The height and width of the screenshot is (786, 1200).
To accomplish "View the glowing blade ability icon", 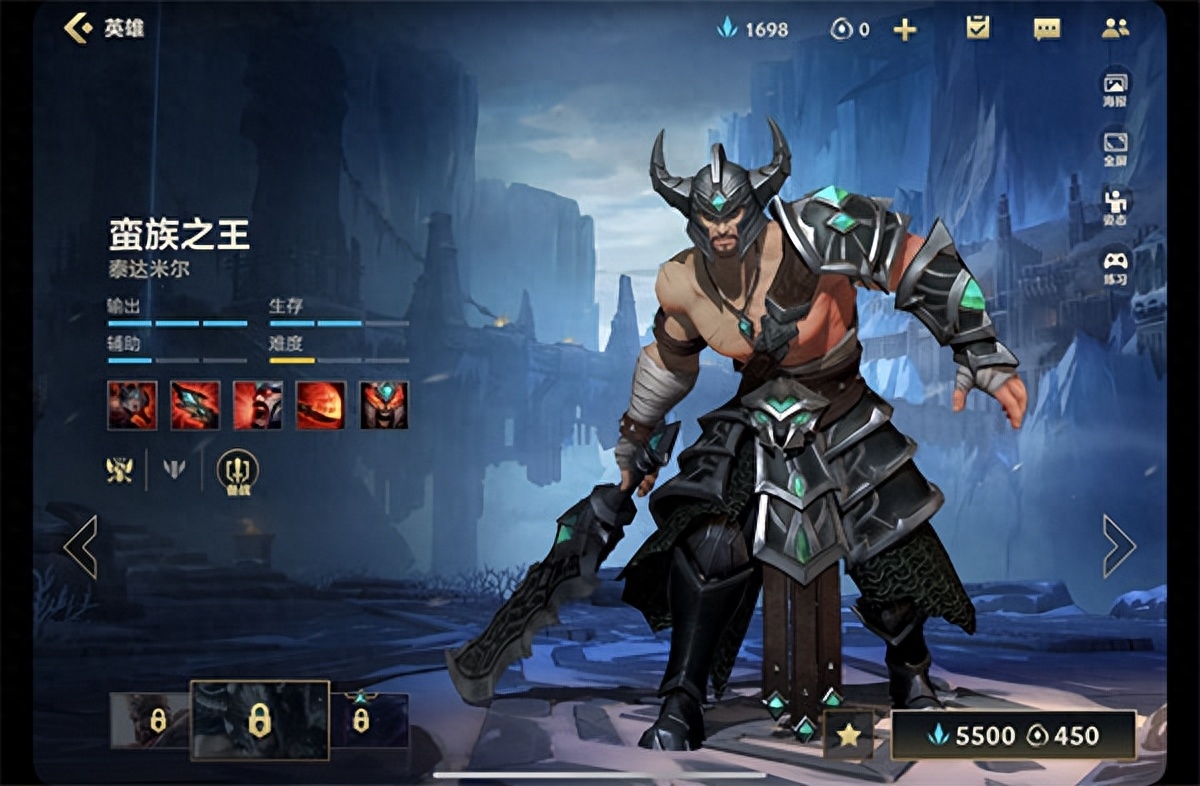I will point(195,405).
